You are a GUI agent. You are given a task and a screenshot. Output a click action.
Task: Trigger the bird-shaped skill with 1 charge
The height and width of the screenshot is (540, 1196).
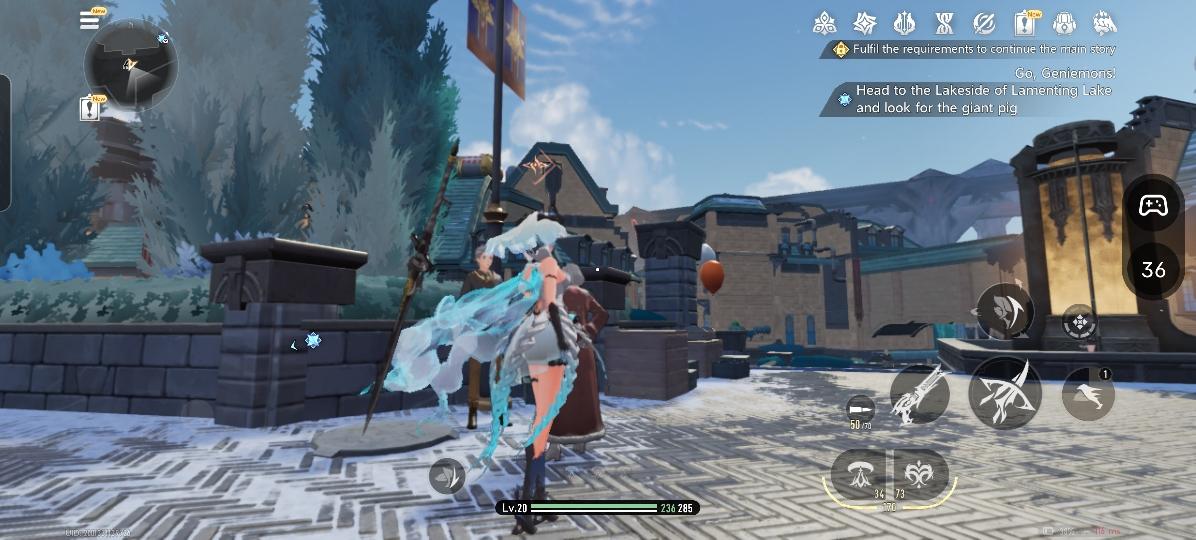click(x=1088, y=394)
